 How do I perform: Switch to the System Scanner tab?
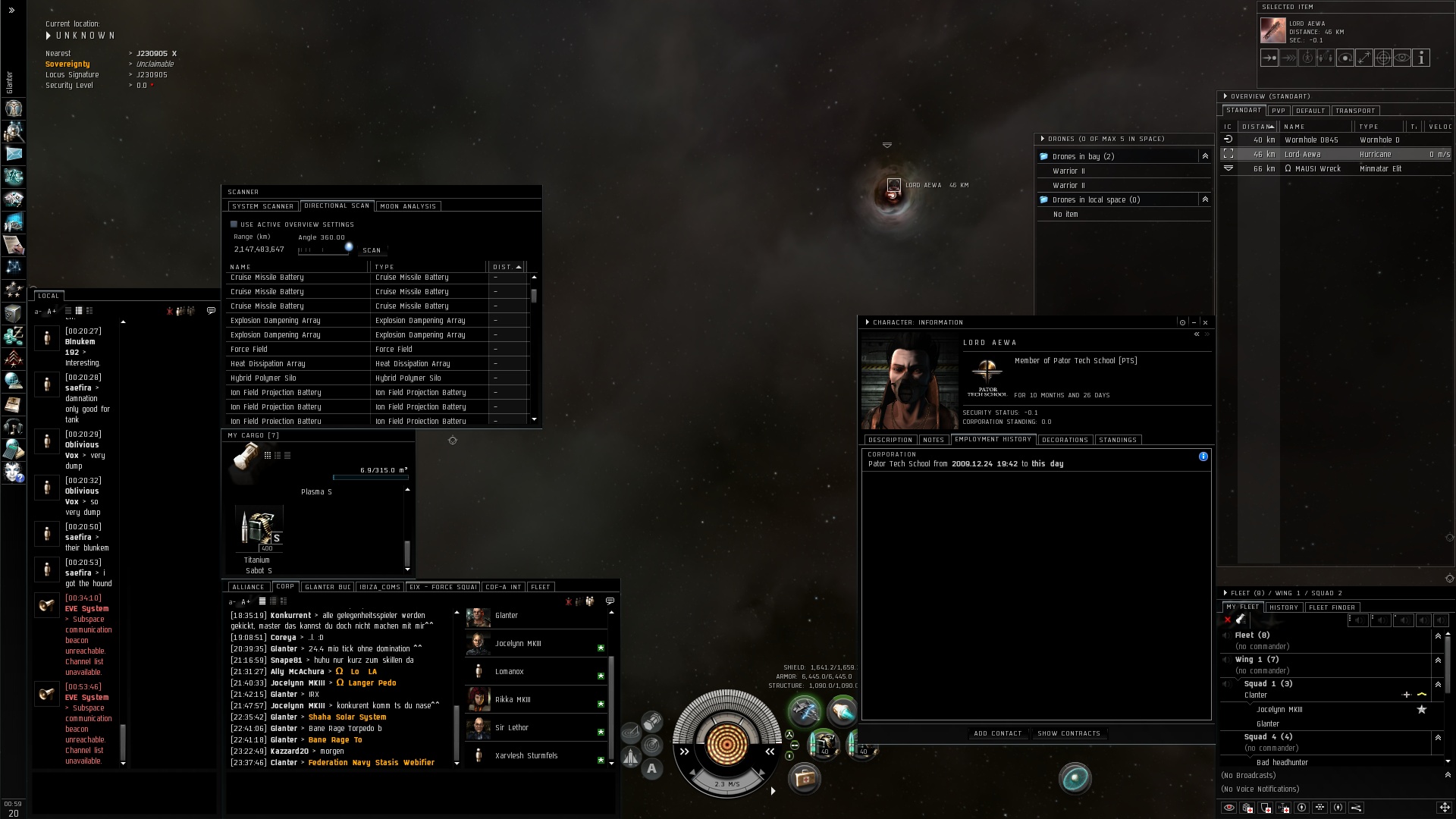click(x=262, y=206)
